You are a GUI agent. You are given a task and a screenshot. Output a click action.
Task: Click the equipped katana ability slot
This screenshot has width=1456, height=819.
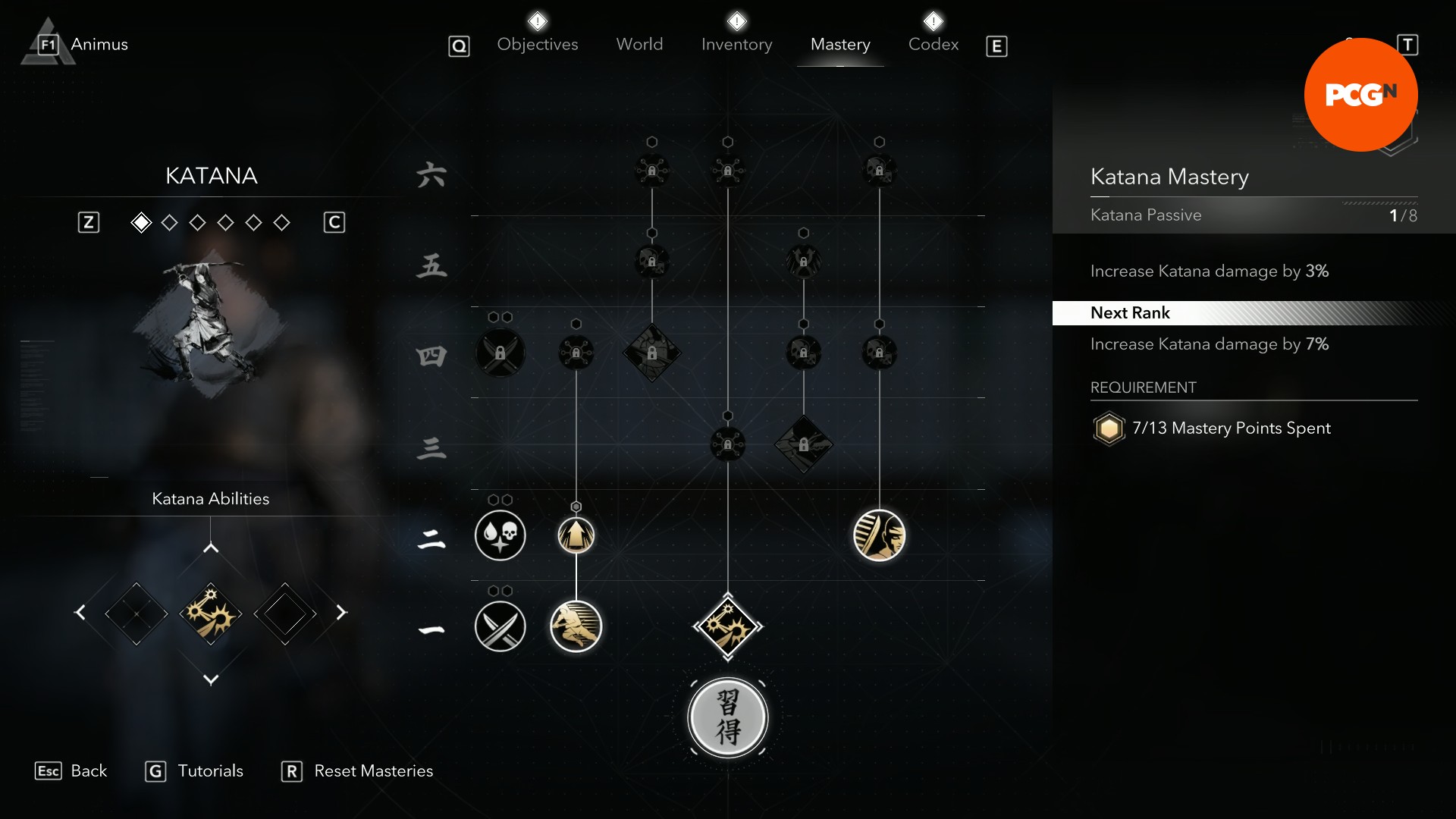pos(211,613)
